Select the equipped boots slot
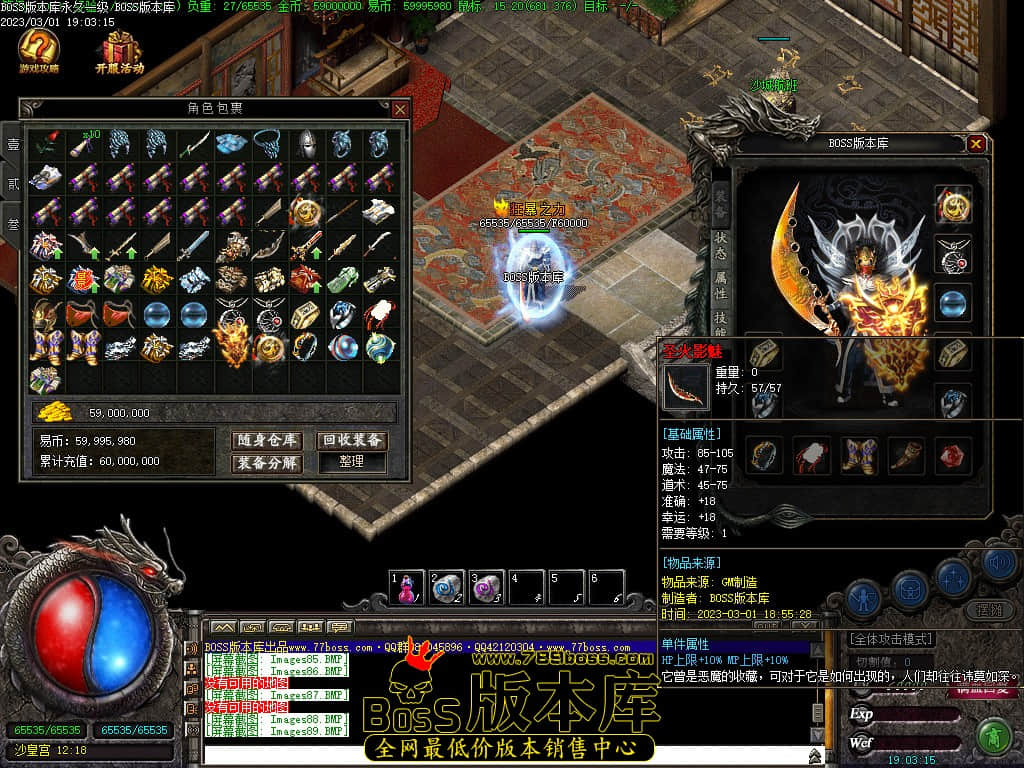This screenshot has height=768, width=1024. click(858, 455)
